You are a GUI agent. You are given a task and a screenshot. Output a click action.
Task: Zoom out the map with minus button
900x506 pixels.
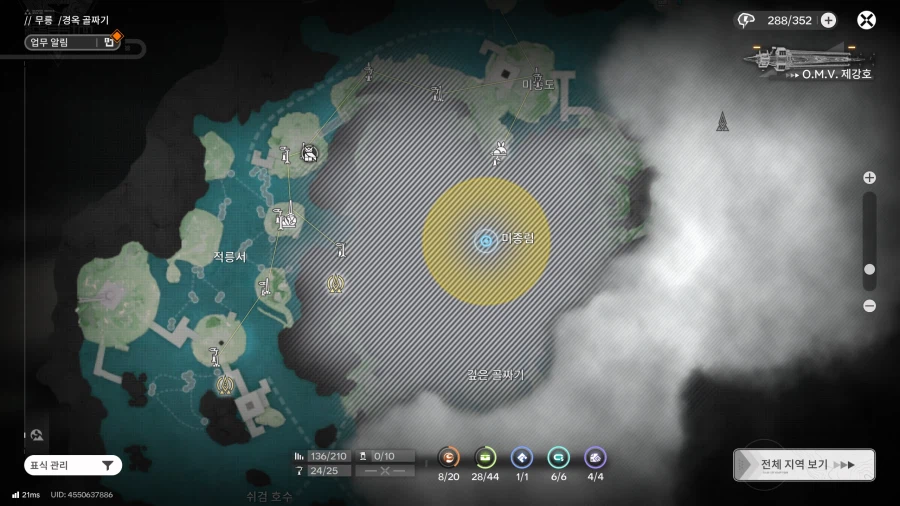tap(869, 306)
